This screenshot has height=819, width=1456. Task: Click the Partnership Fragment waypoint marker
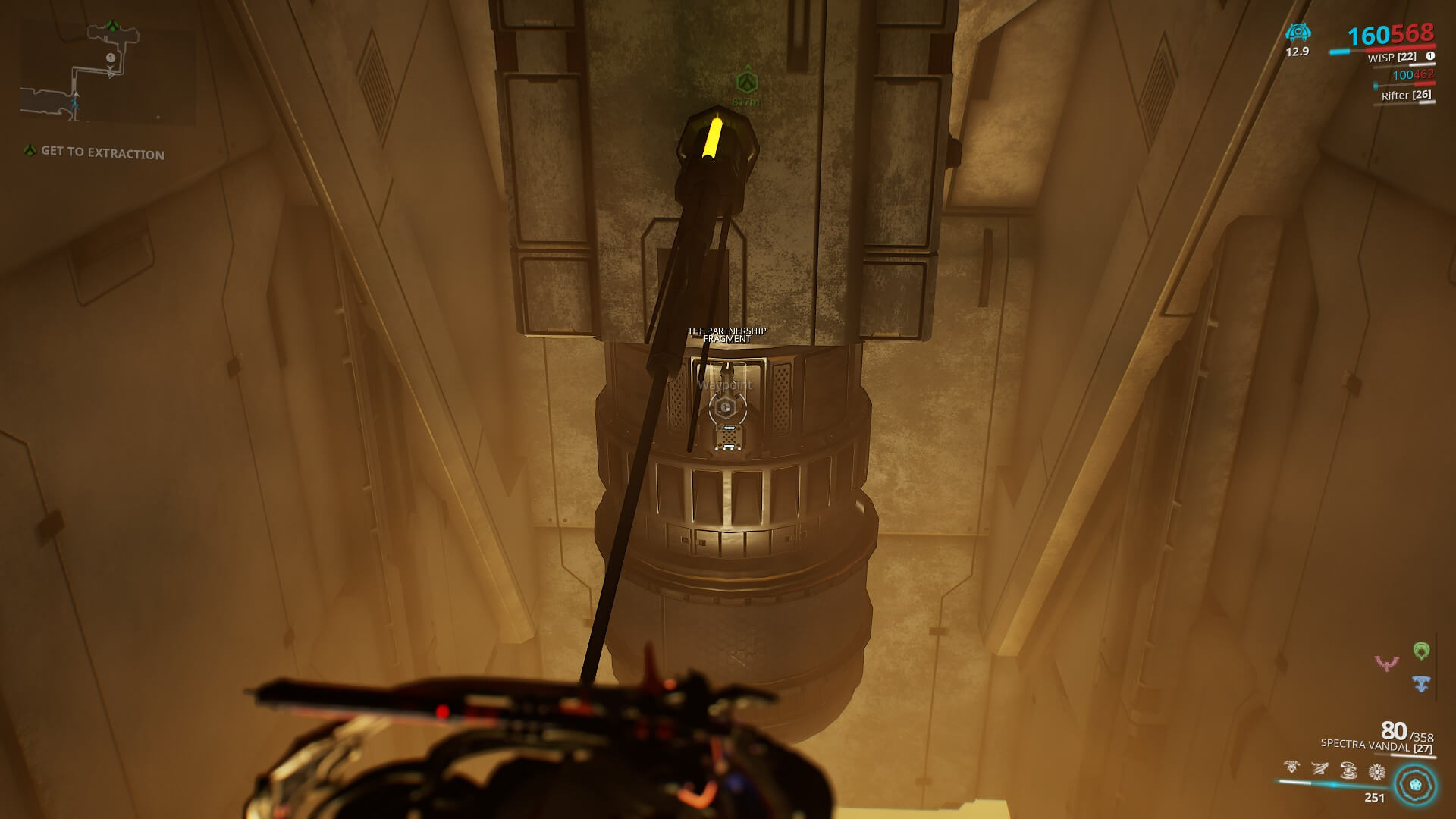(726, 409)
